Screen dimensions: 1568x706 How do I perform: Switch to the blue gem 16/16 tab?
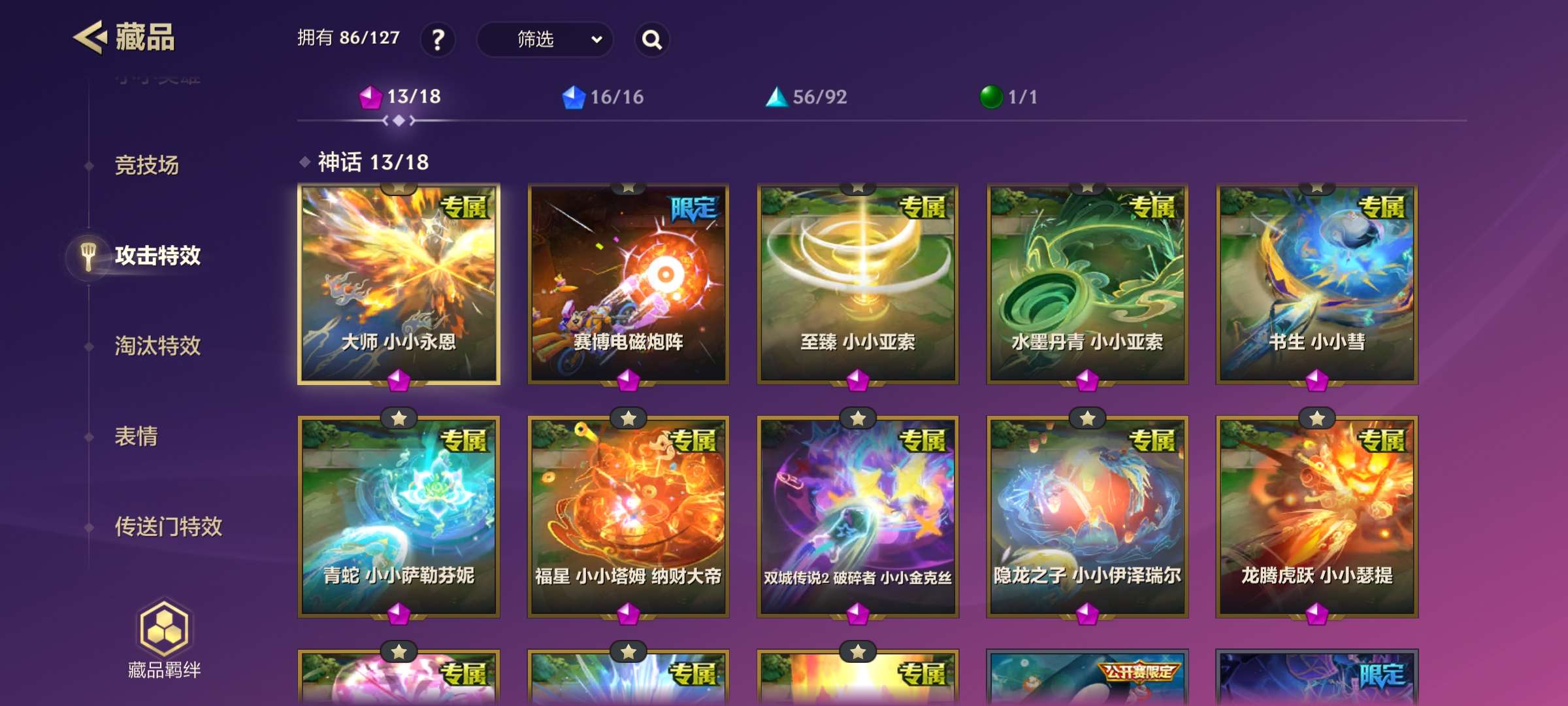[x=603, y=97]
